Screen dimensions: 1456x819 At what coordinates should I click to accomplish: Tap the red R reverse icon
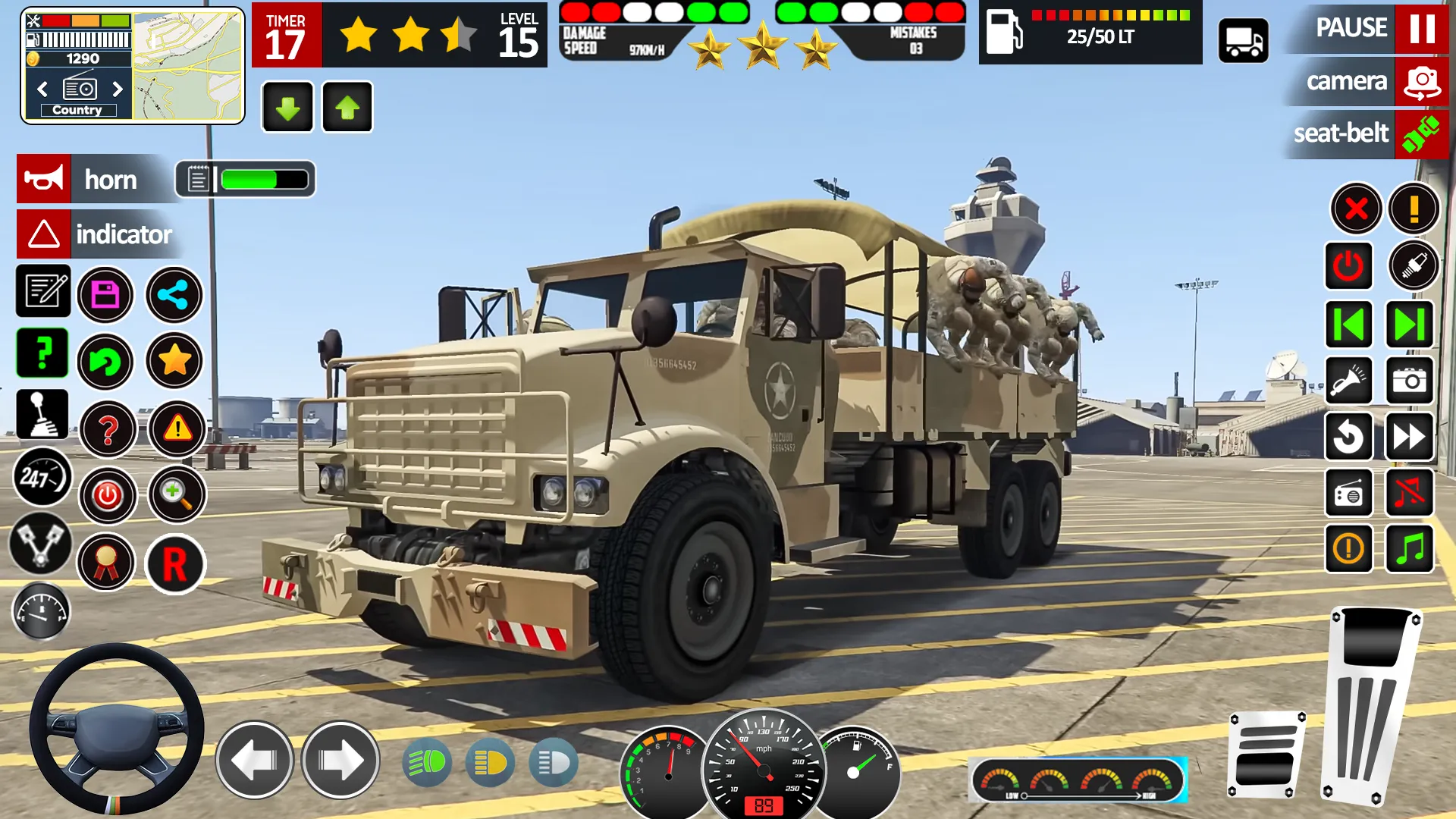(176, 561)
